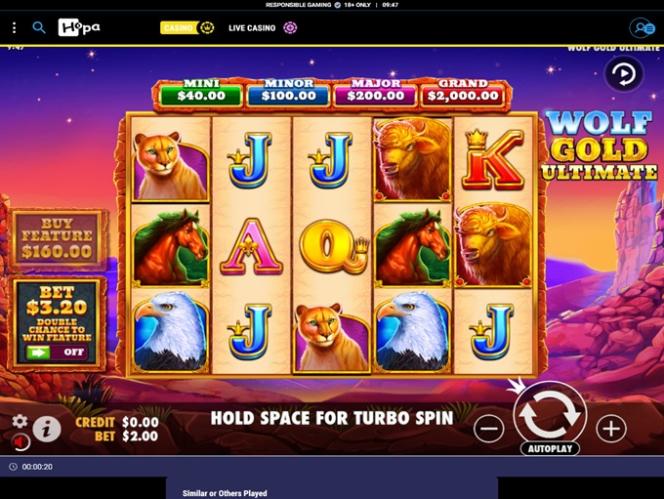Spin the reels with the circular arrows button

[x=549, y=412]
